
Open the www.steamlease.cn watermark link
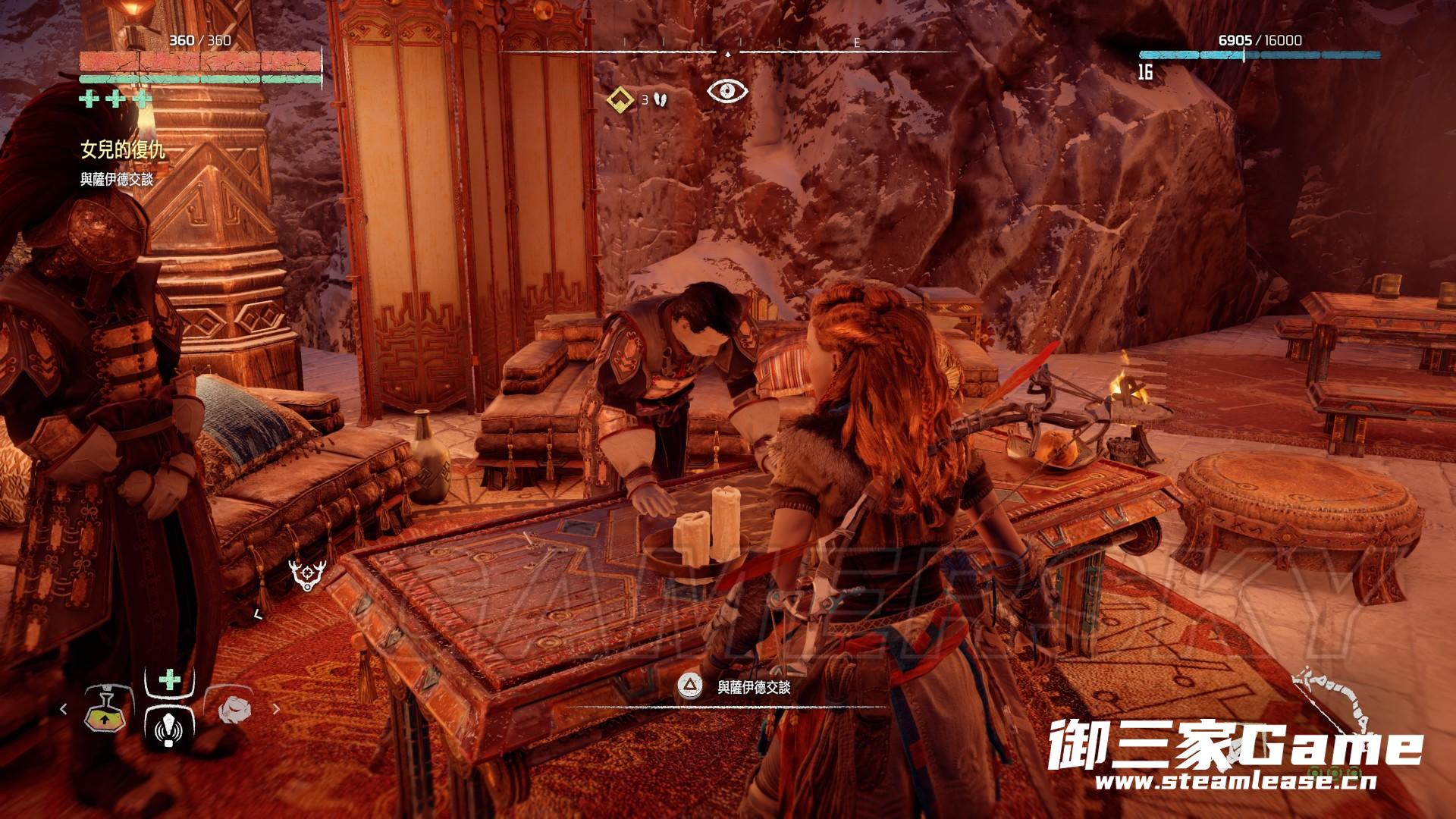(1235, 782)
